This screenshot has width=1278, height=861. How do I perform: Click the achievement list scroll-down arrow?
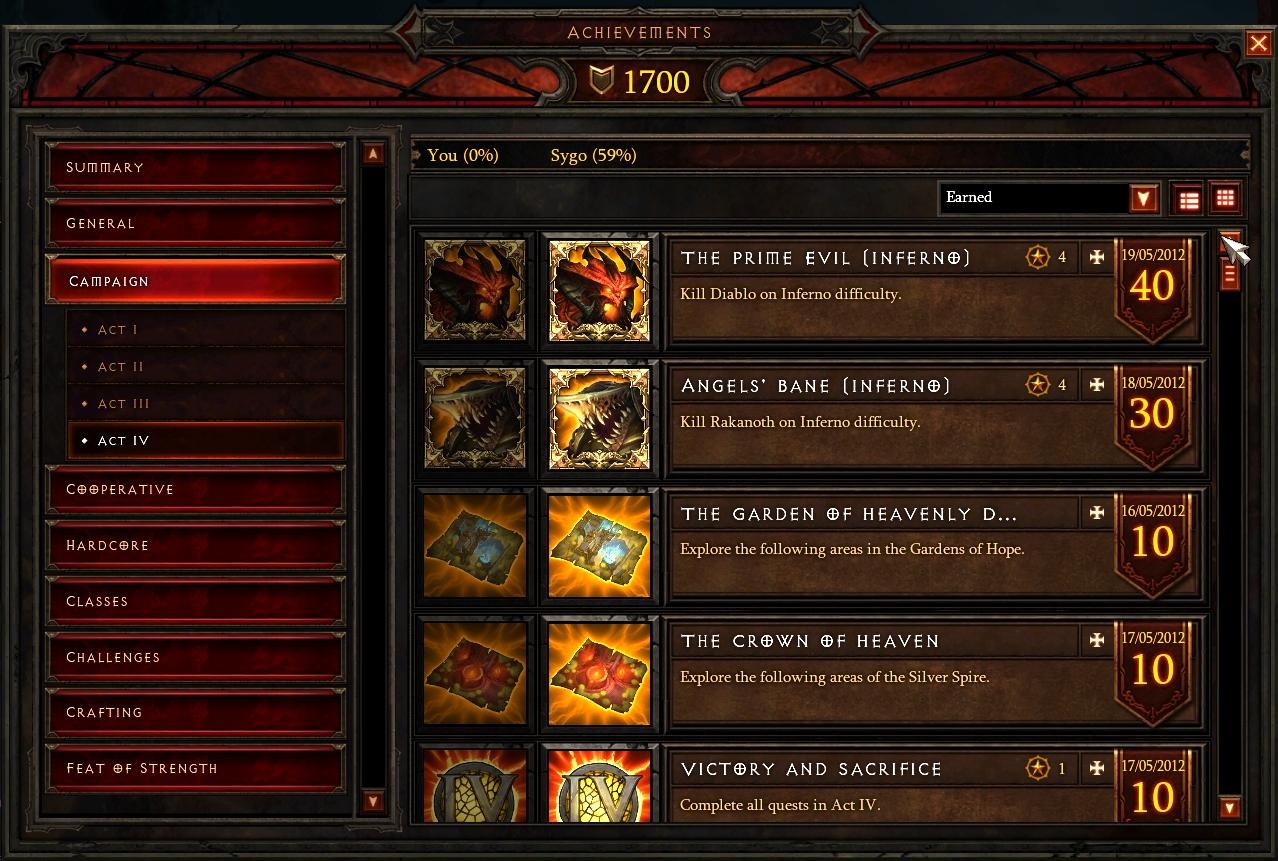pos(1231,807)
